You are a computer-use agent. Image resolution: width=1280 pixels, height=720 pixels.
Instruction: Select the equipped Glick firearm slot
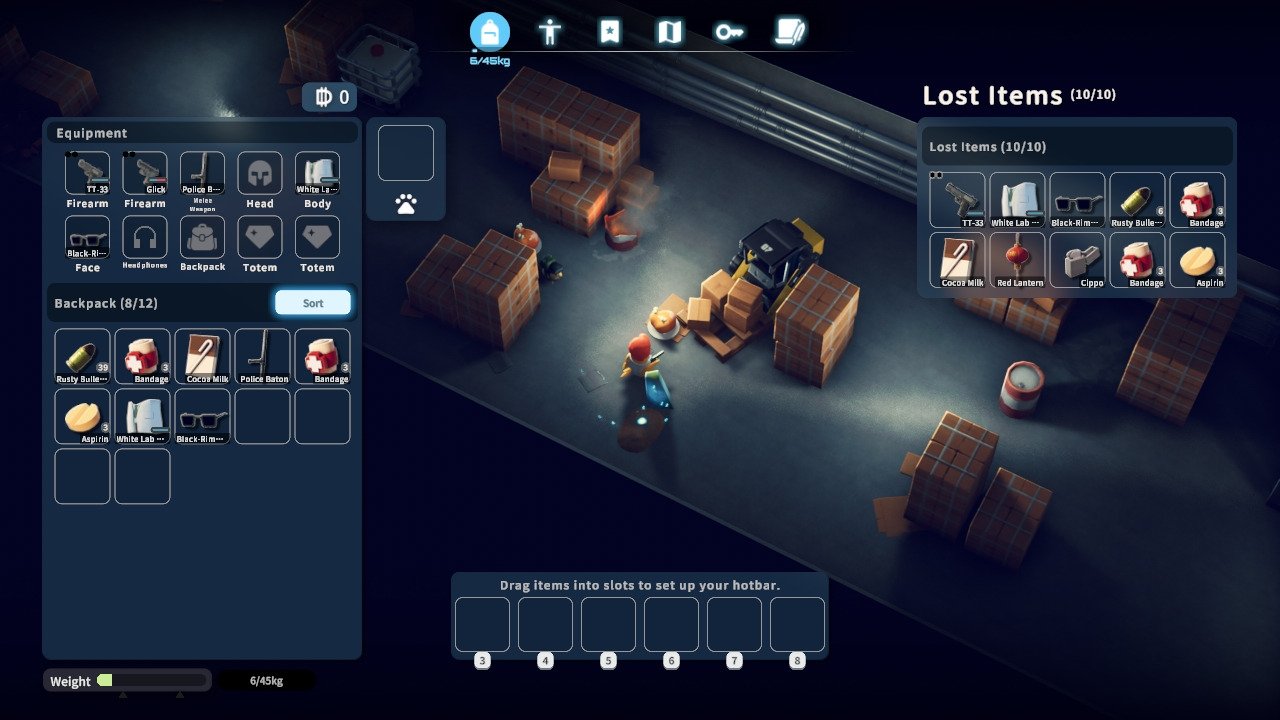(x=145, y=173)
